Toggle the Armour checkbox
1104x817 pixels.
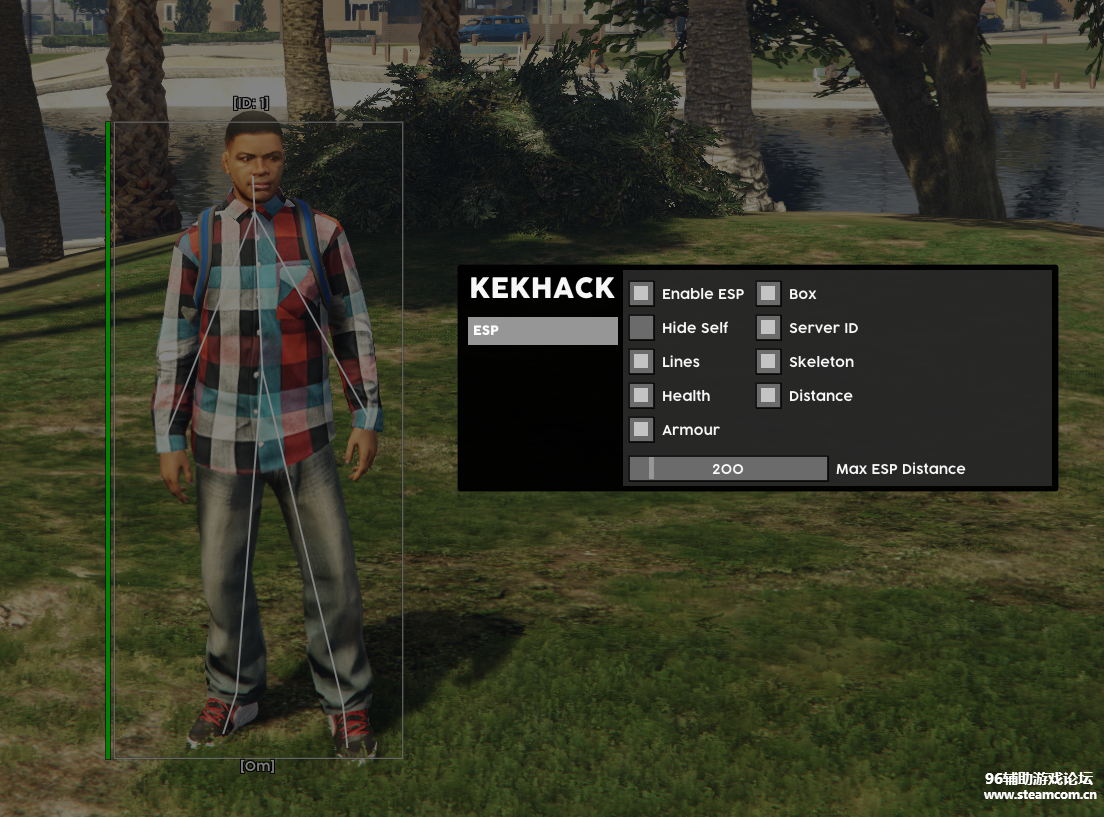coord(642,430)
